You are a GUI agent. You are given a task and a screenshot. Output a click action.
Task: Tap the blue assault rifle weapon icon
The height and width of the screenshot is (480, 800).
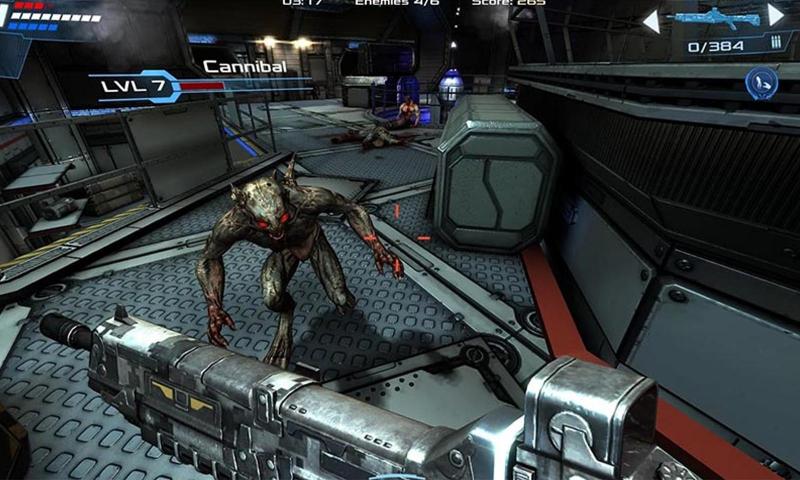(713, 18)
